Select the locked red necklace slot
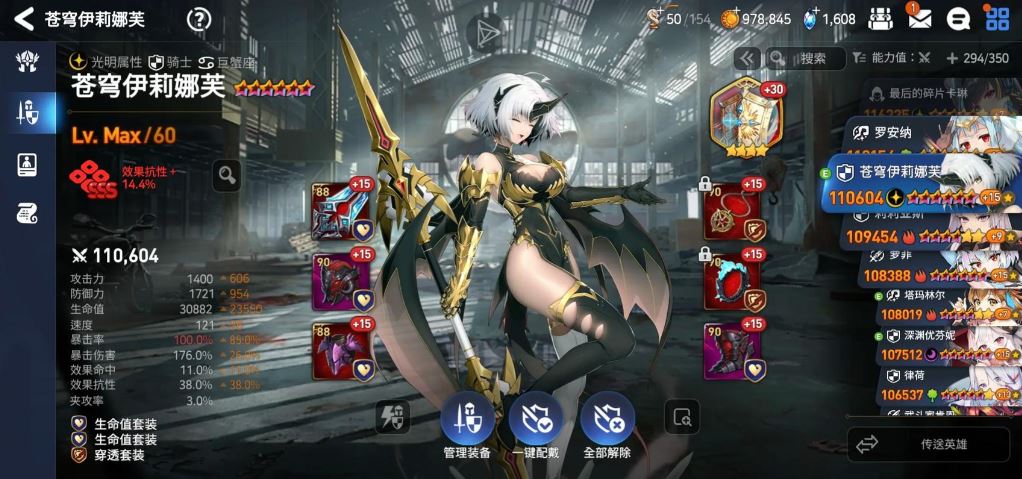Image resolution: width=1022 pixels, height=479 pixels. [x=733, y=212]
